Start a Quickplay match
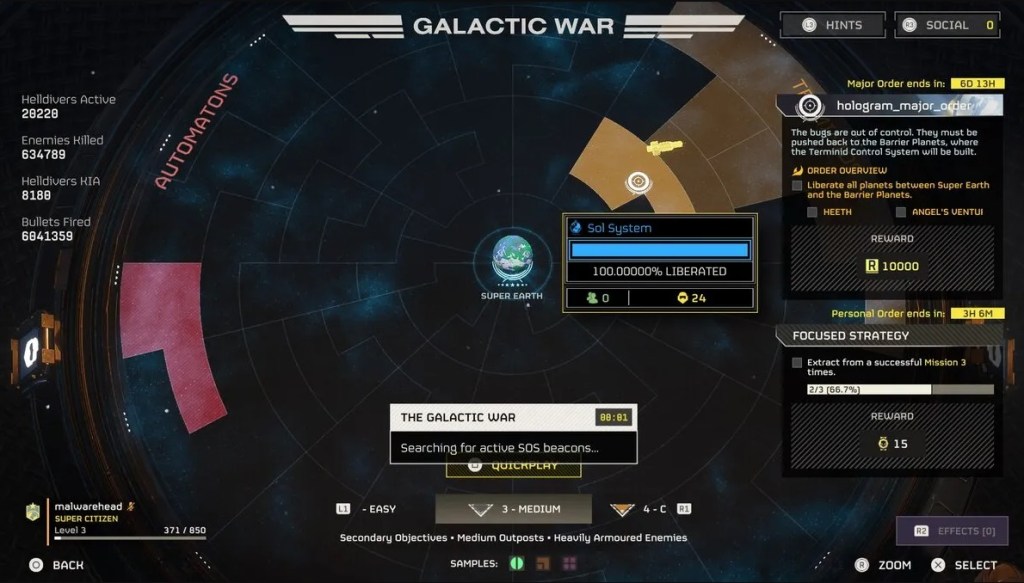 [x=513, y=466]
